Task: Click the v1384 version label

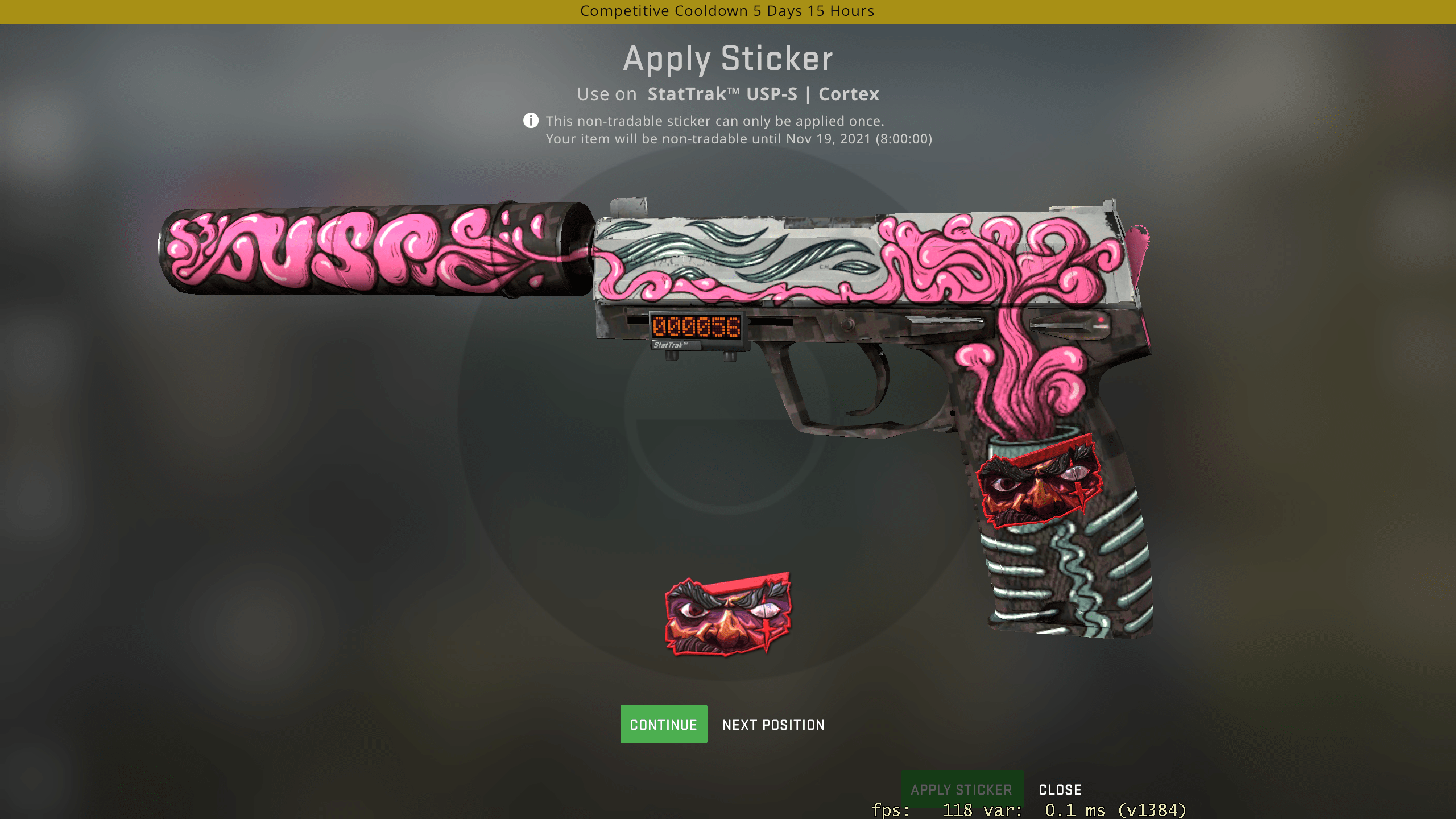Action: coord(1160,810)
